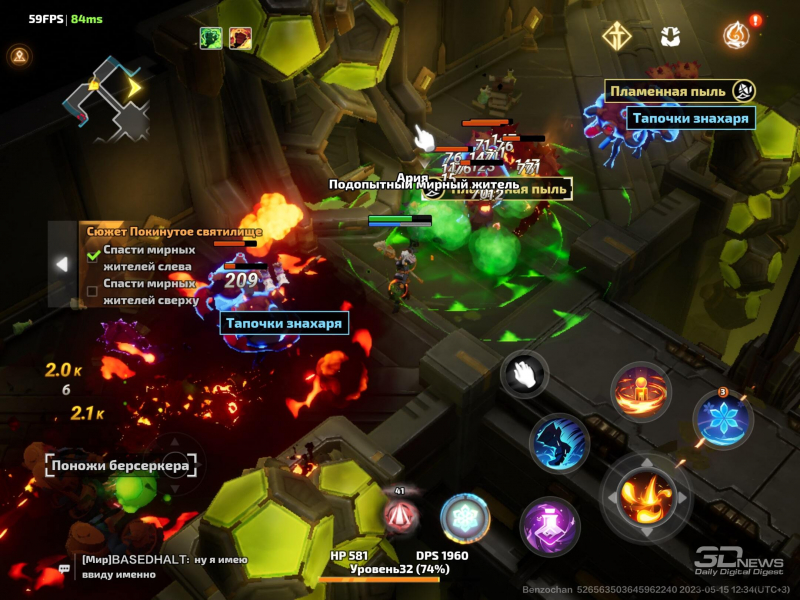Open the white pet face icon
Screen dimensions: 800x600
pyautogui.click(x=670, y=36)
